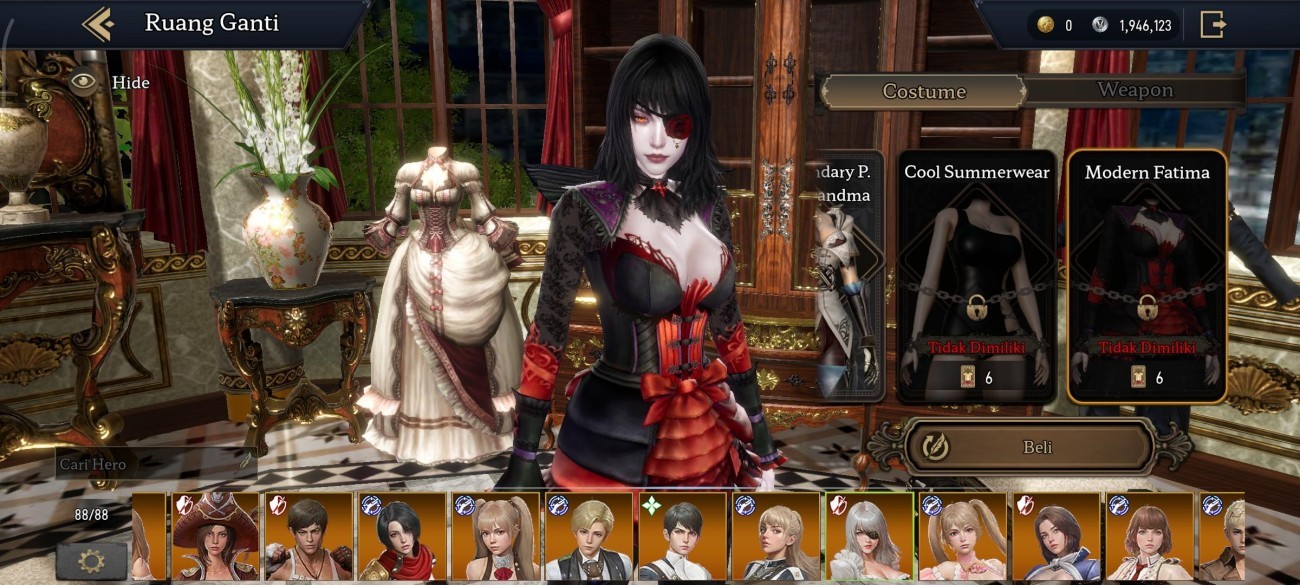Select the shirtless brown-haired fighter portrait
Image resolution: width=1300 pixels, height=585 pixels.
[308, 536]
